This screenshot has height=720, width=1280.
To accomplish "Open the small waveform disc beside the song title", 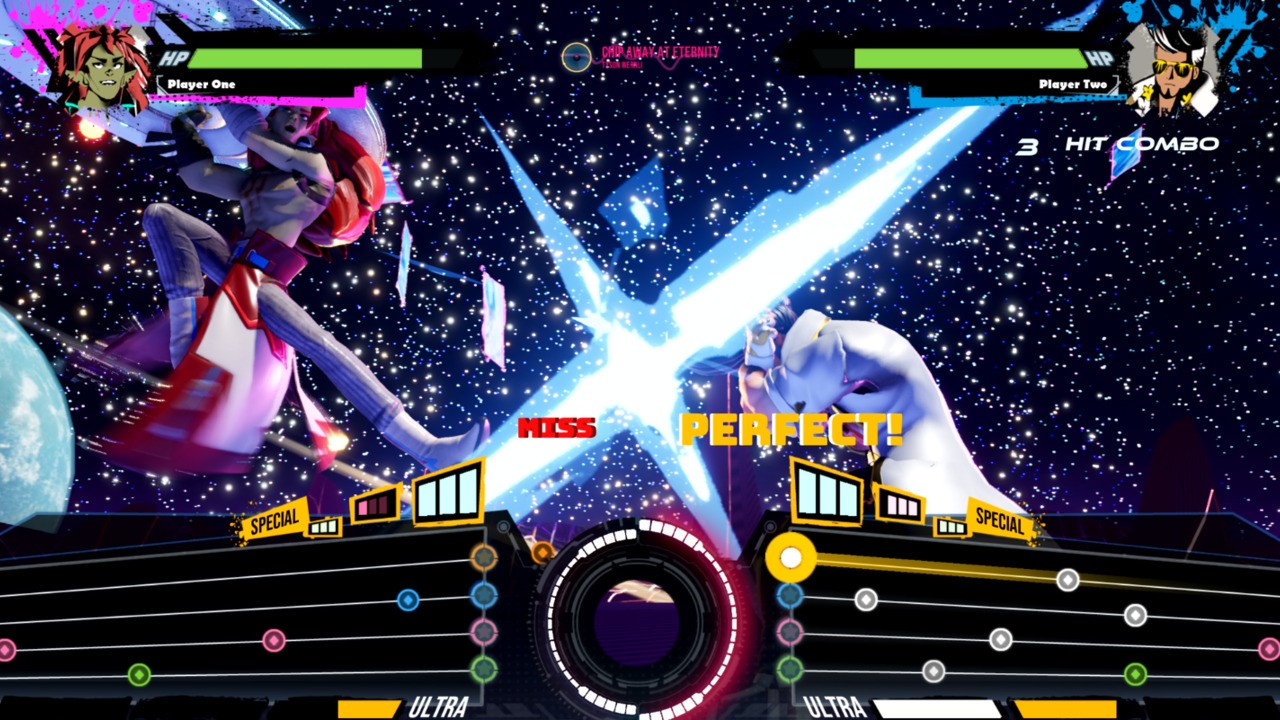I will [x=575, y=57].
